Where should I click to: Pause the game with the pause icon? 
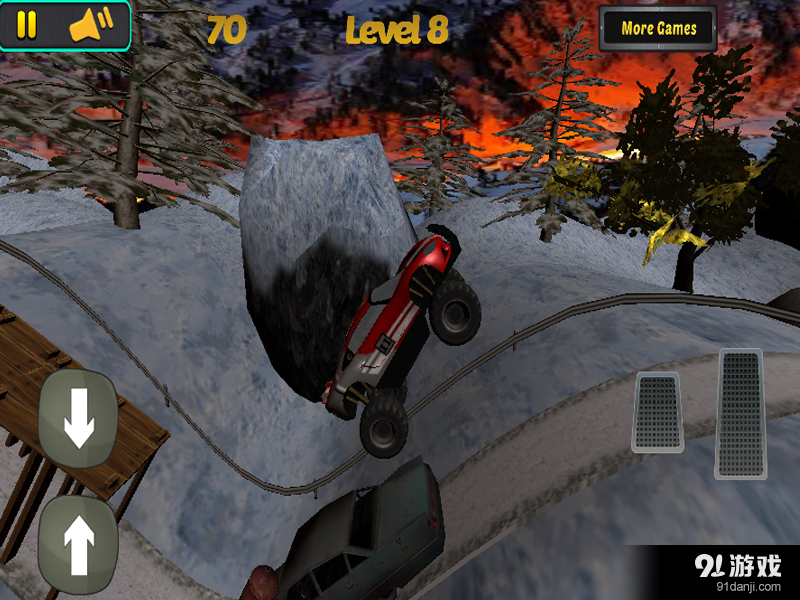[x=27, y=26]
